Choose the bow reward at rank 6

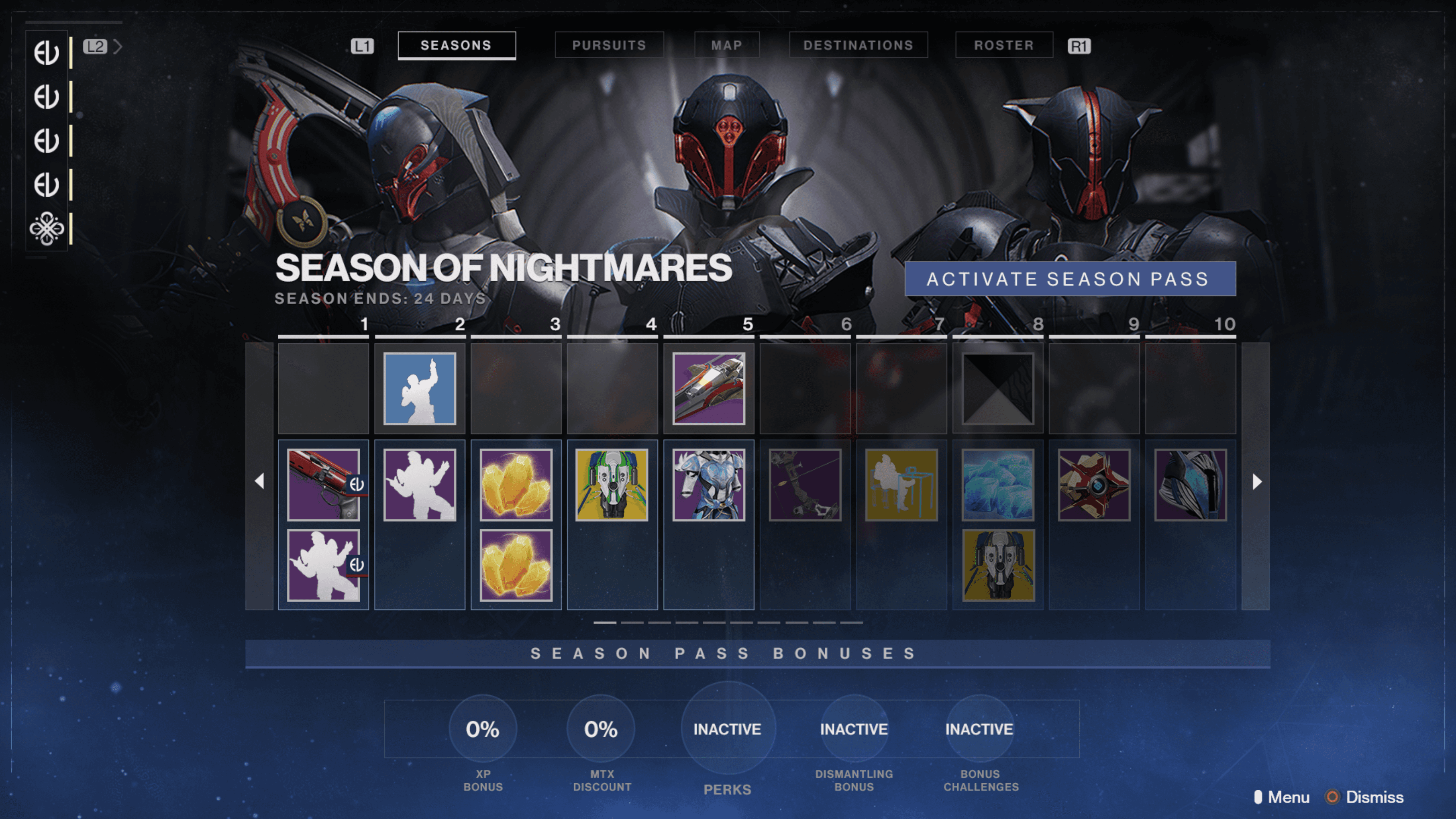click(805, 485)
